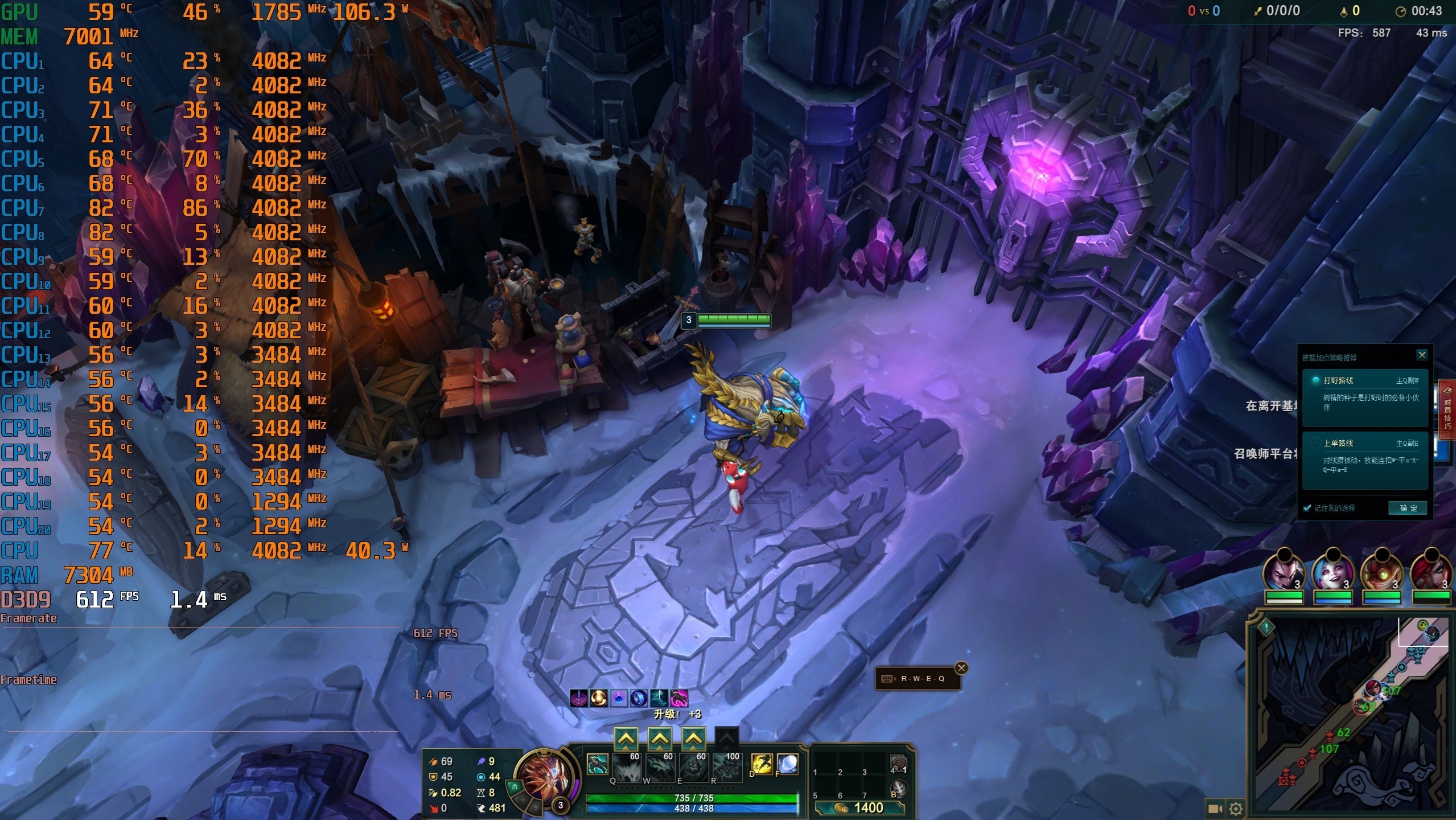The width and height of the screenshot is (1456, 820).
Task: Select the Jinx teammate portrait
Action: [1332, 568]
